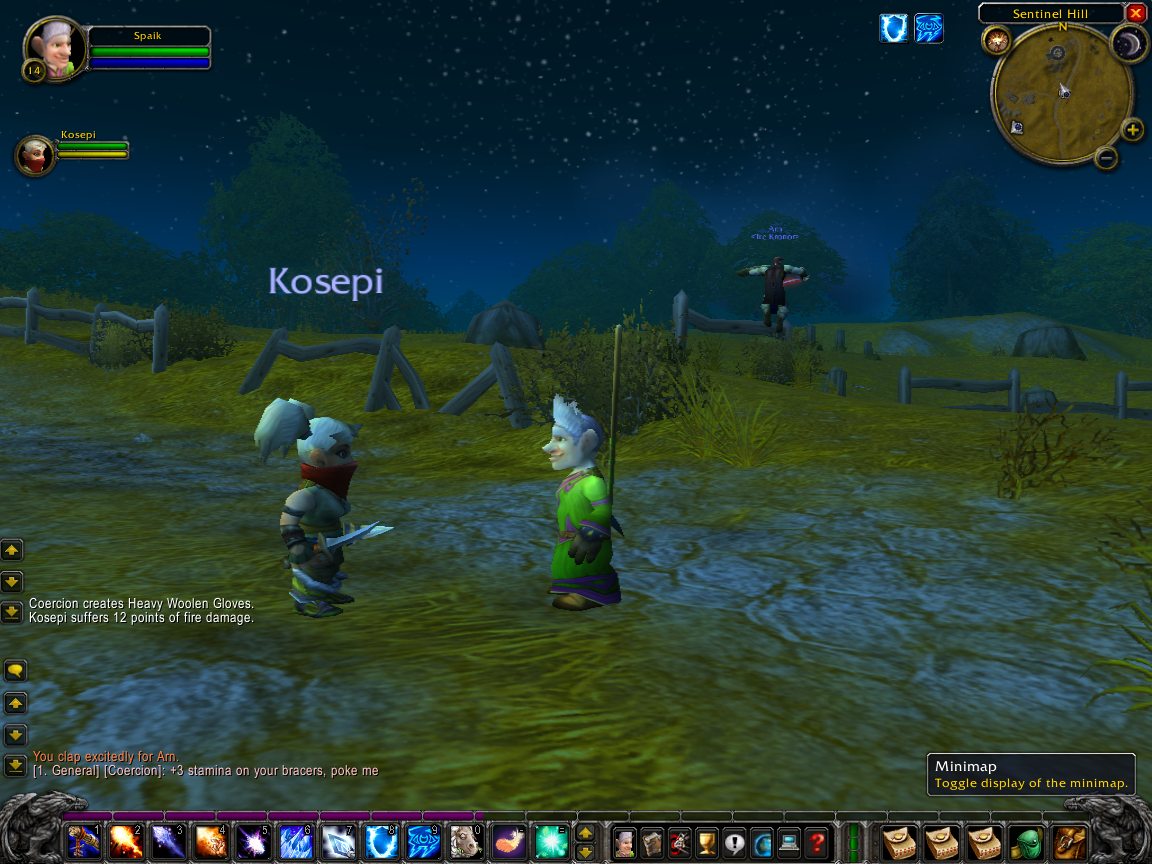Activate the feather Slow Fall spell
Viewport: 1152px width, 864px height.
coord(510,842)
